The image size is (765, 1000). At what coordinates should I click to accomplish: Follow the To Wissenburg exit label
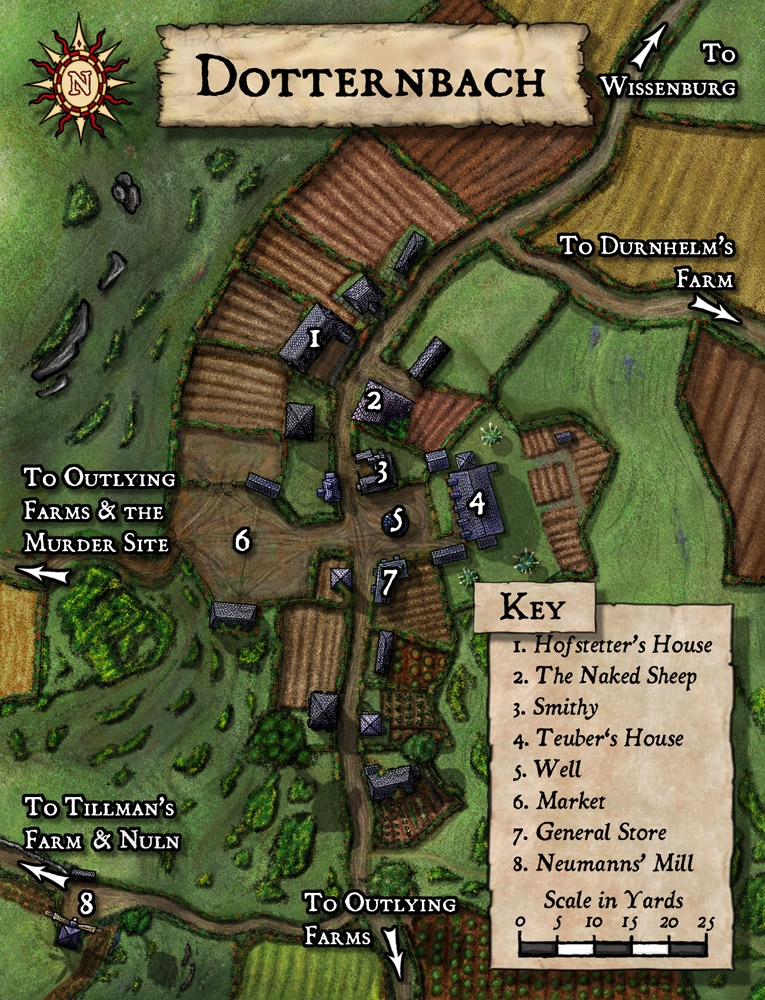[668, 70]
